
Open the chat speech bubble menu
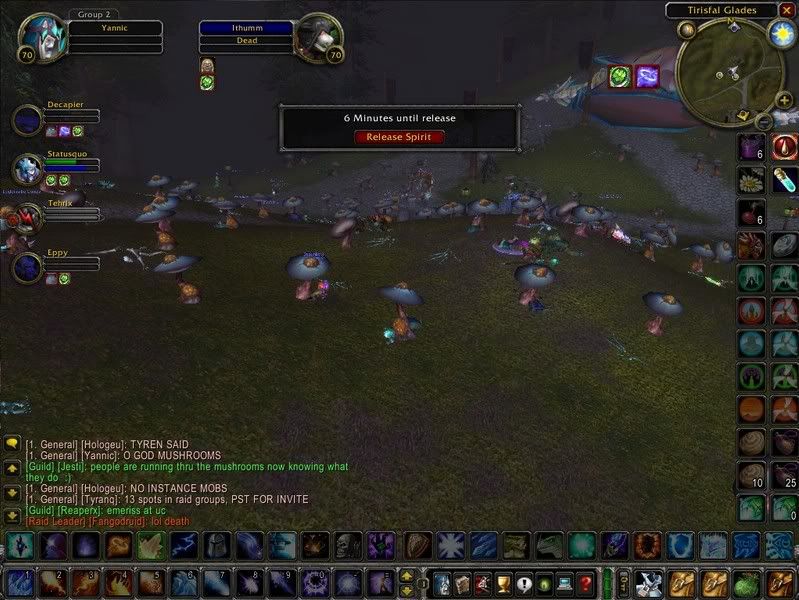click(13, 443)
